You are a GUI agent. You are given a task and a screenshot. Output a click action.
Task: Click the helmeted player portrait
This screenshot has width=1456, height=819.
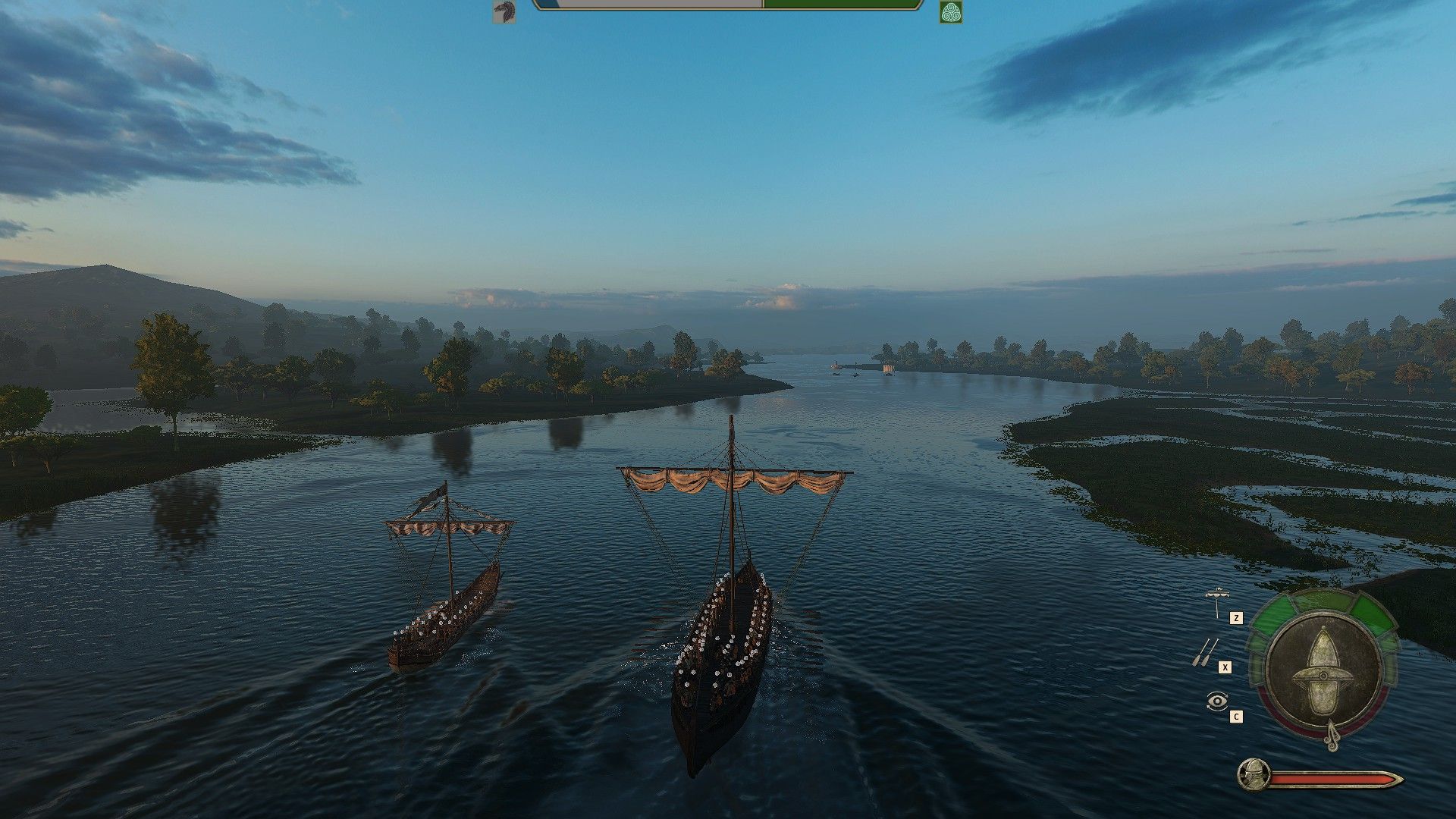(x=1253, y=775)
